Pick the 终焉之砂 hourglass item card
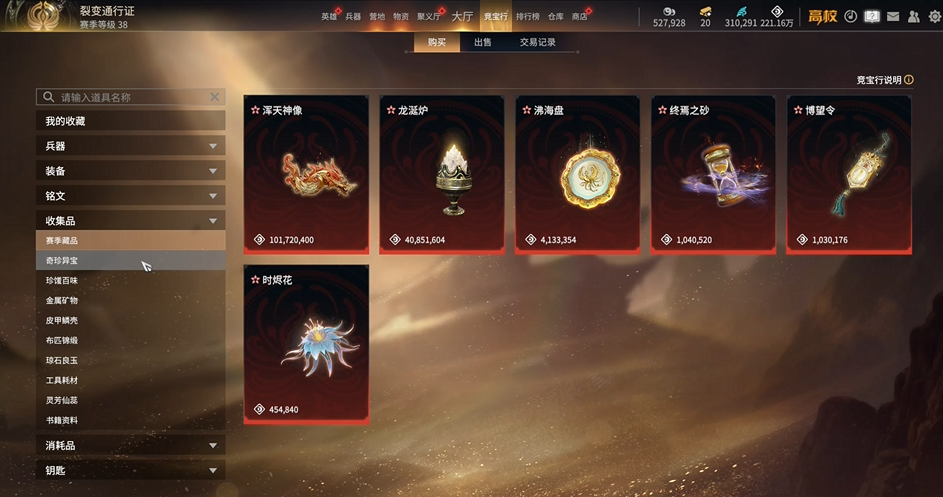 pyautogui.click(x=713, y=175)
